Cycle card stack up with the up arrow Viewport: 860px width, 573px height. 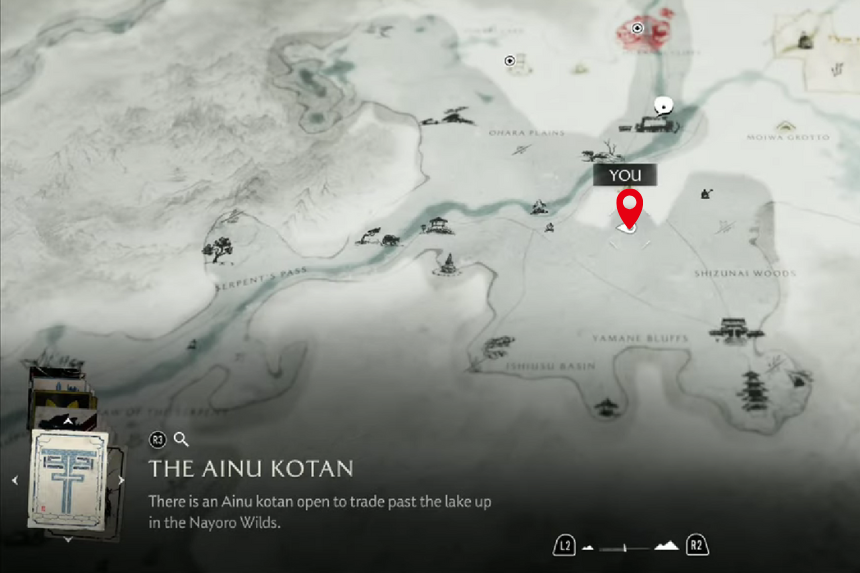pyautogui.click(x=68, y=422)
